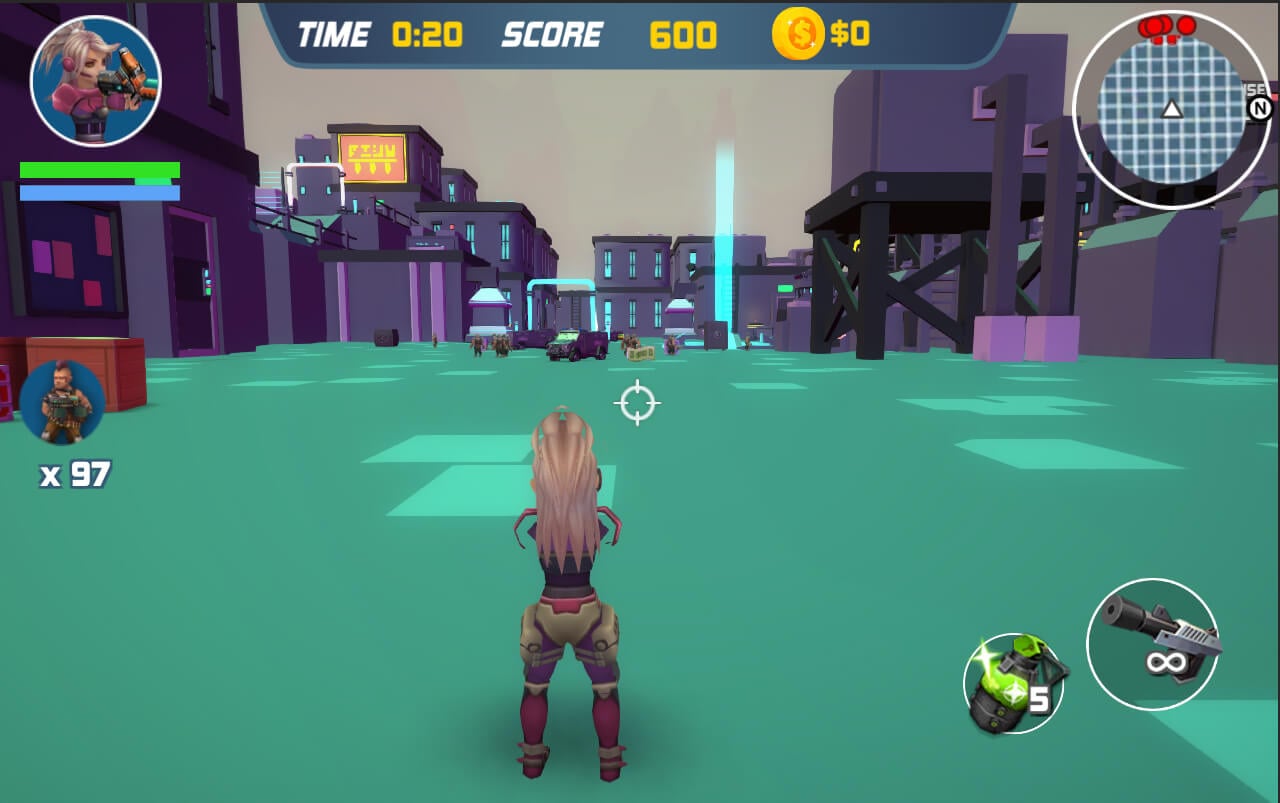Screen dimensions: 1280x803
Task: Select the pink-haired heroine portrait
Action: 96,81
